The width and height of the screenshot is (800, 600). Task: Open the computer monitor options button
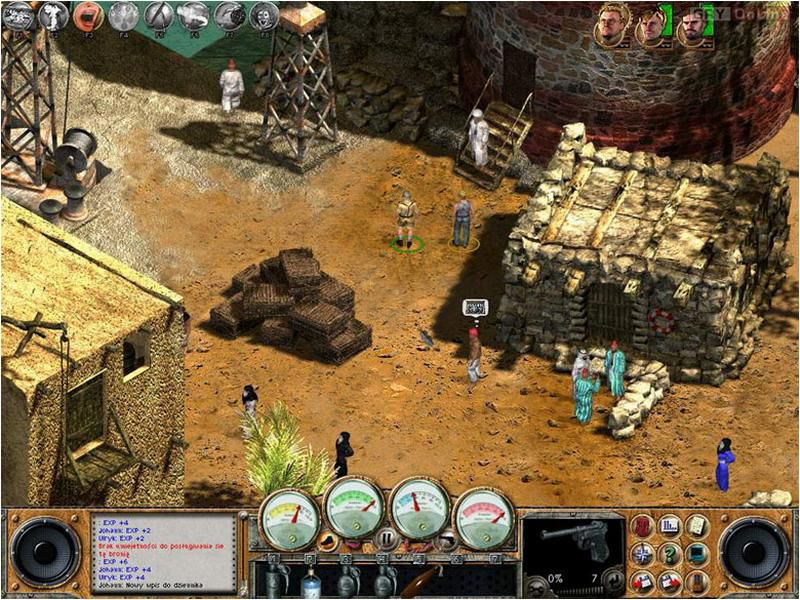coord(696,553)
